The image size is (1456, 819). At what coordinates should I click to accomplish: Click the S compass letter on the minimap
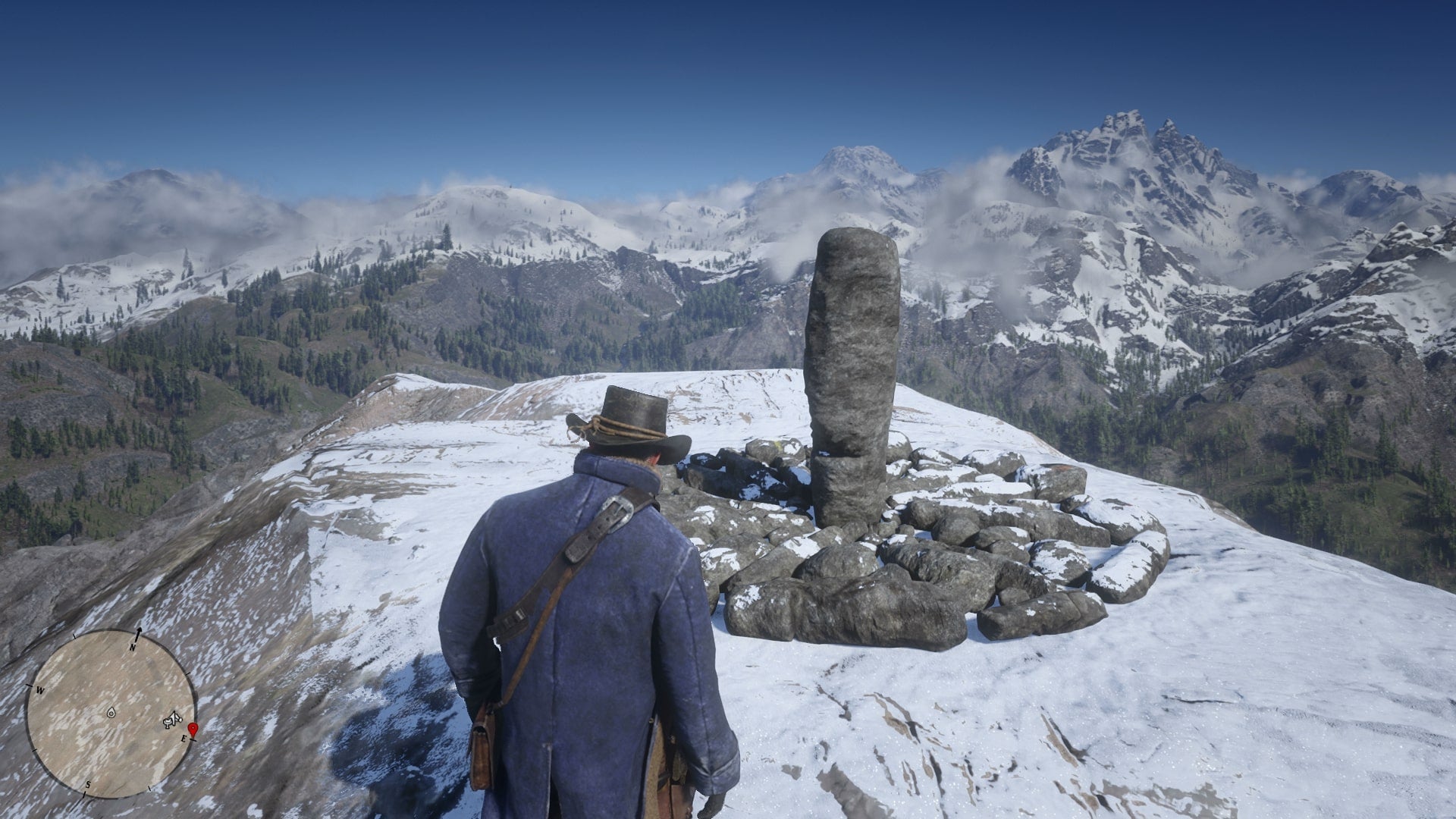click(88, 785)
